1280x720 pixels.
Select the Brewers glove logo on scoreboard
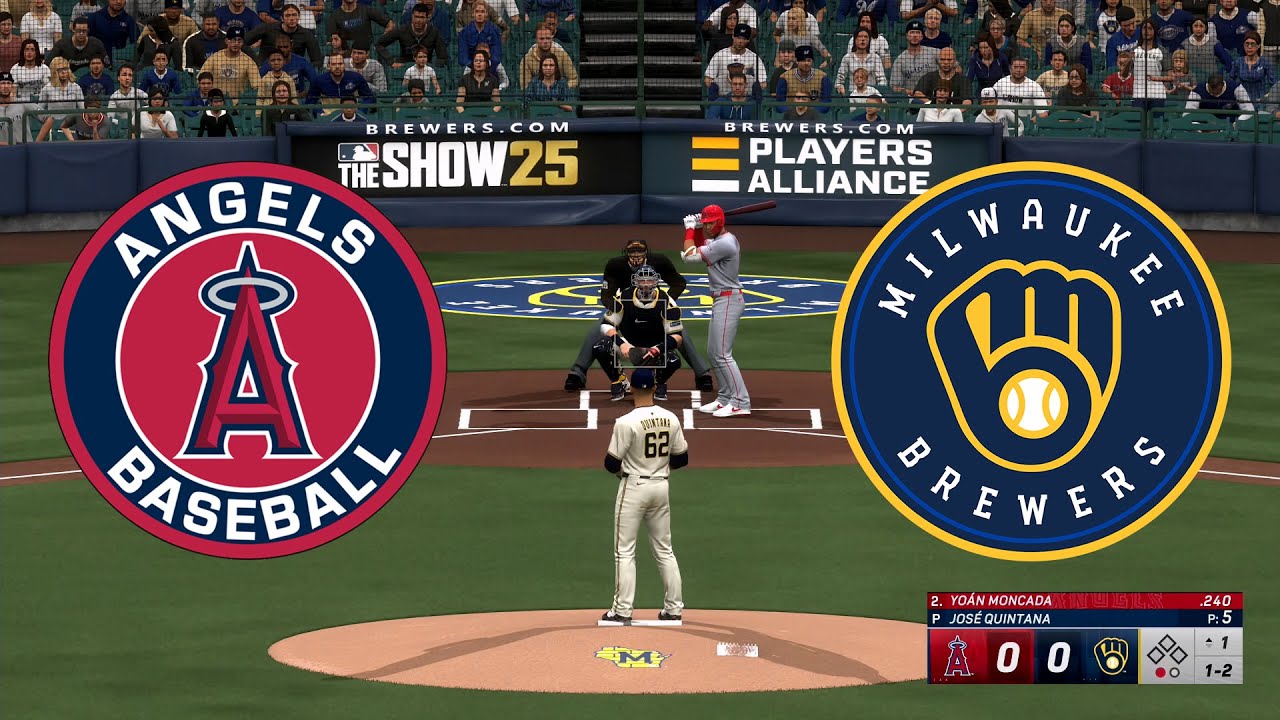[x=1111, y=656]
